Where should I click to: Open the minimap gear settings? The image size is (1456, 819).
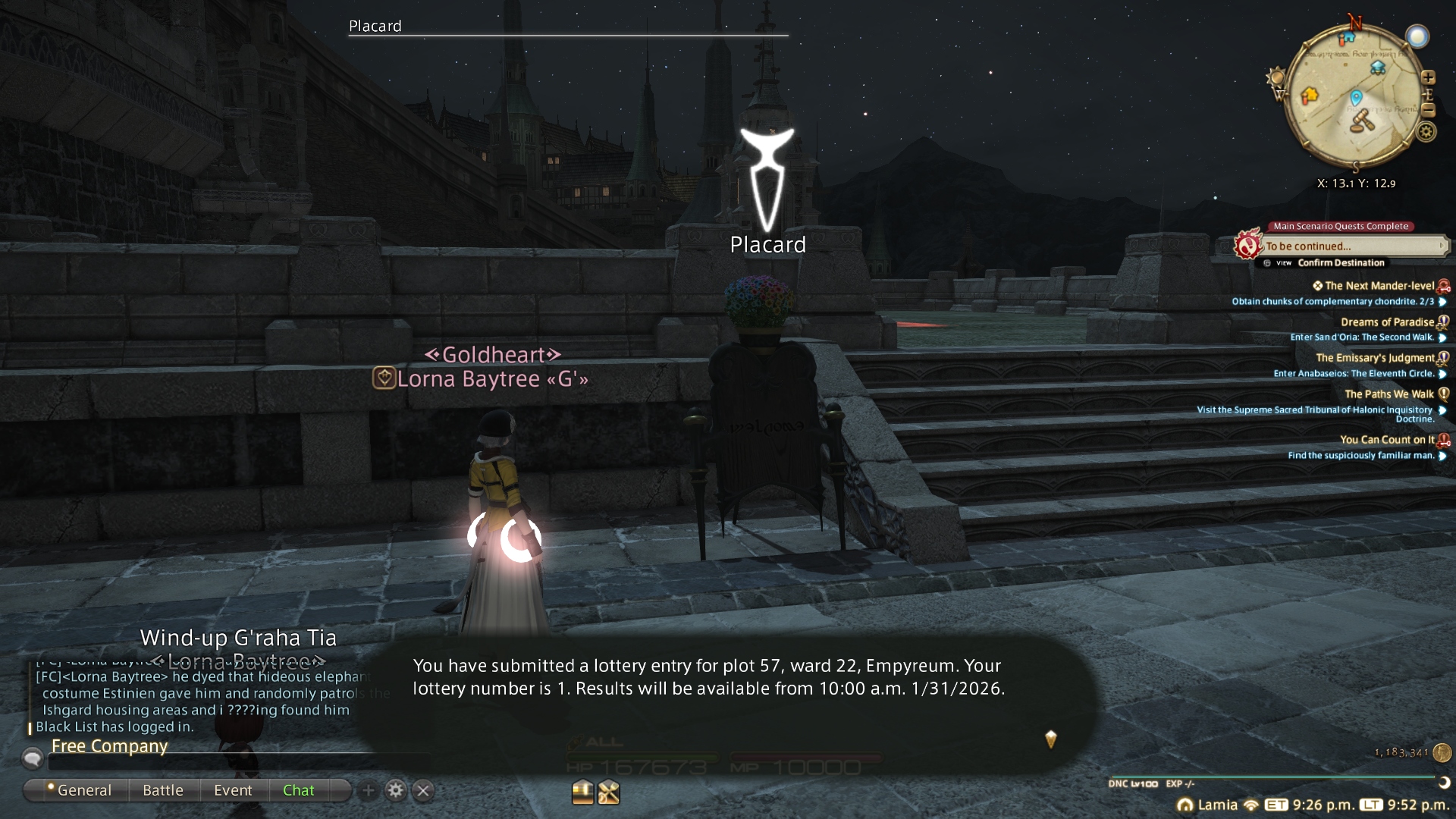pos(1426,133)
